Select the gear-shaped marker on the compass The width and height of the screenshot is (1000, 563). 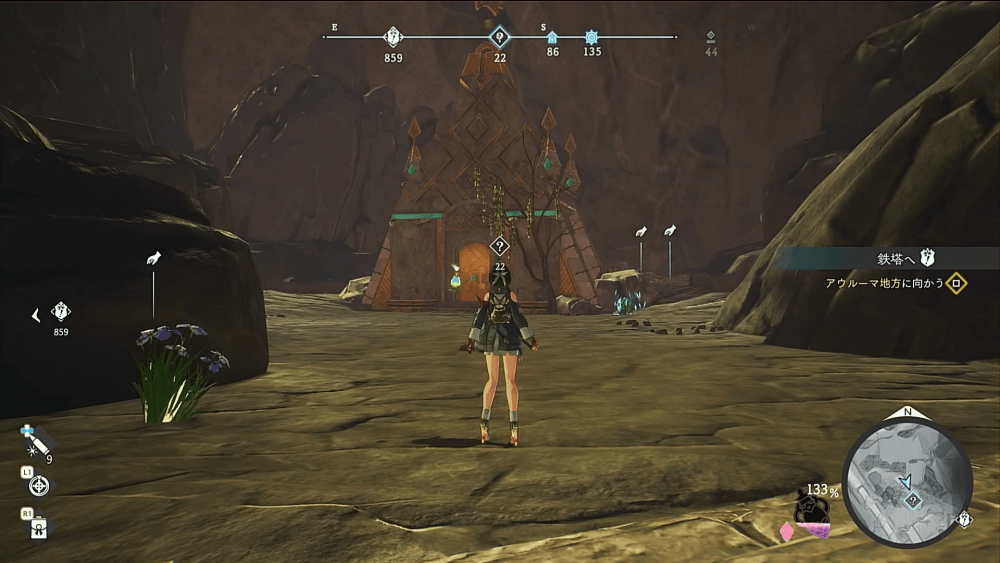tap(592, 37)
